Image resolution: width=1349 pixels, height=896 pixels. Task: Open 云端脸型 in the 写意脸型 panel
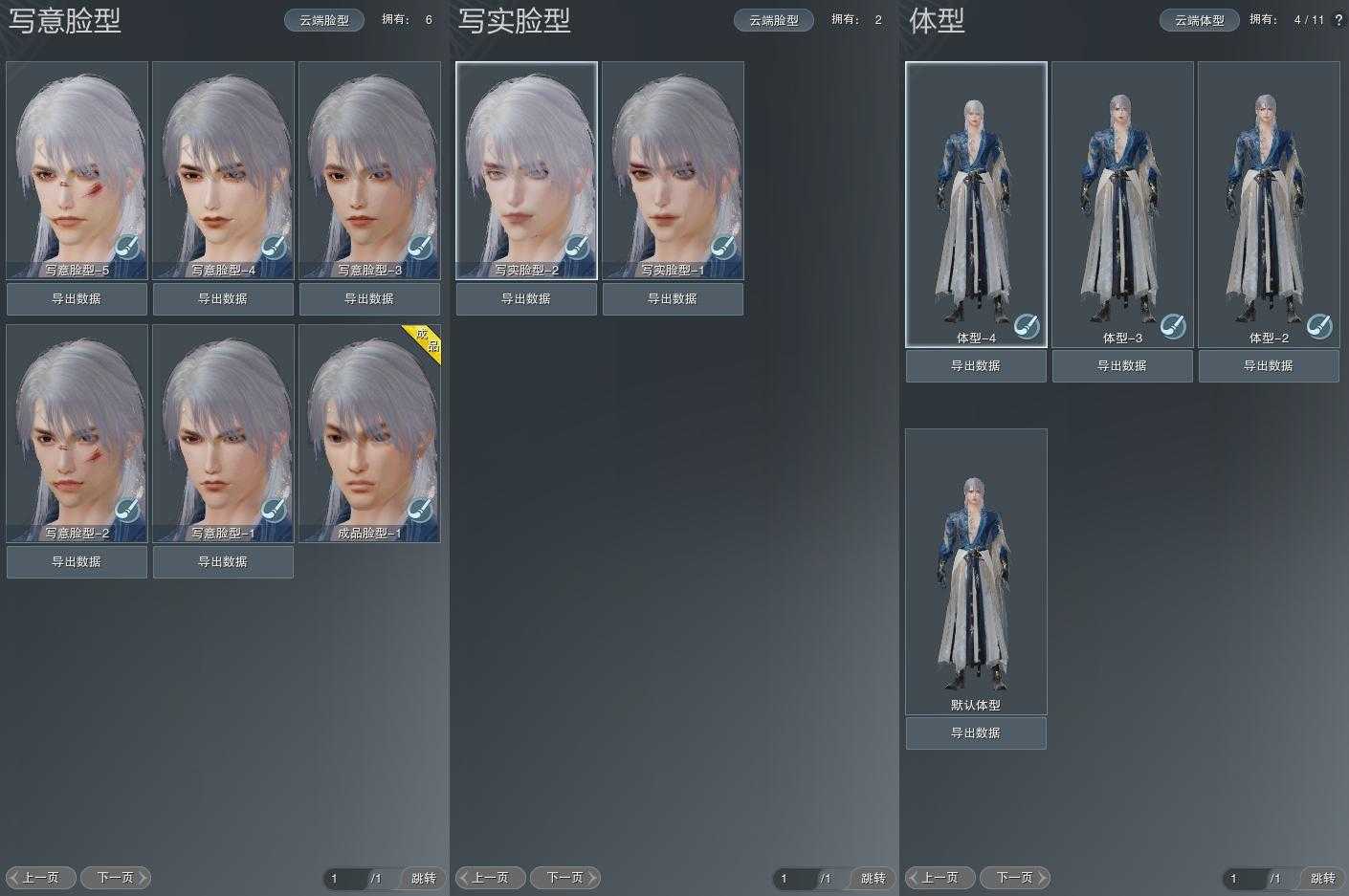point(324,20)
